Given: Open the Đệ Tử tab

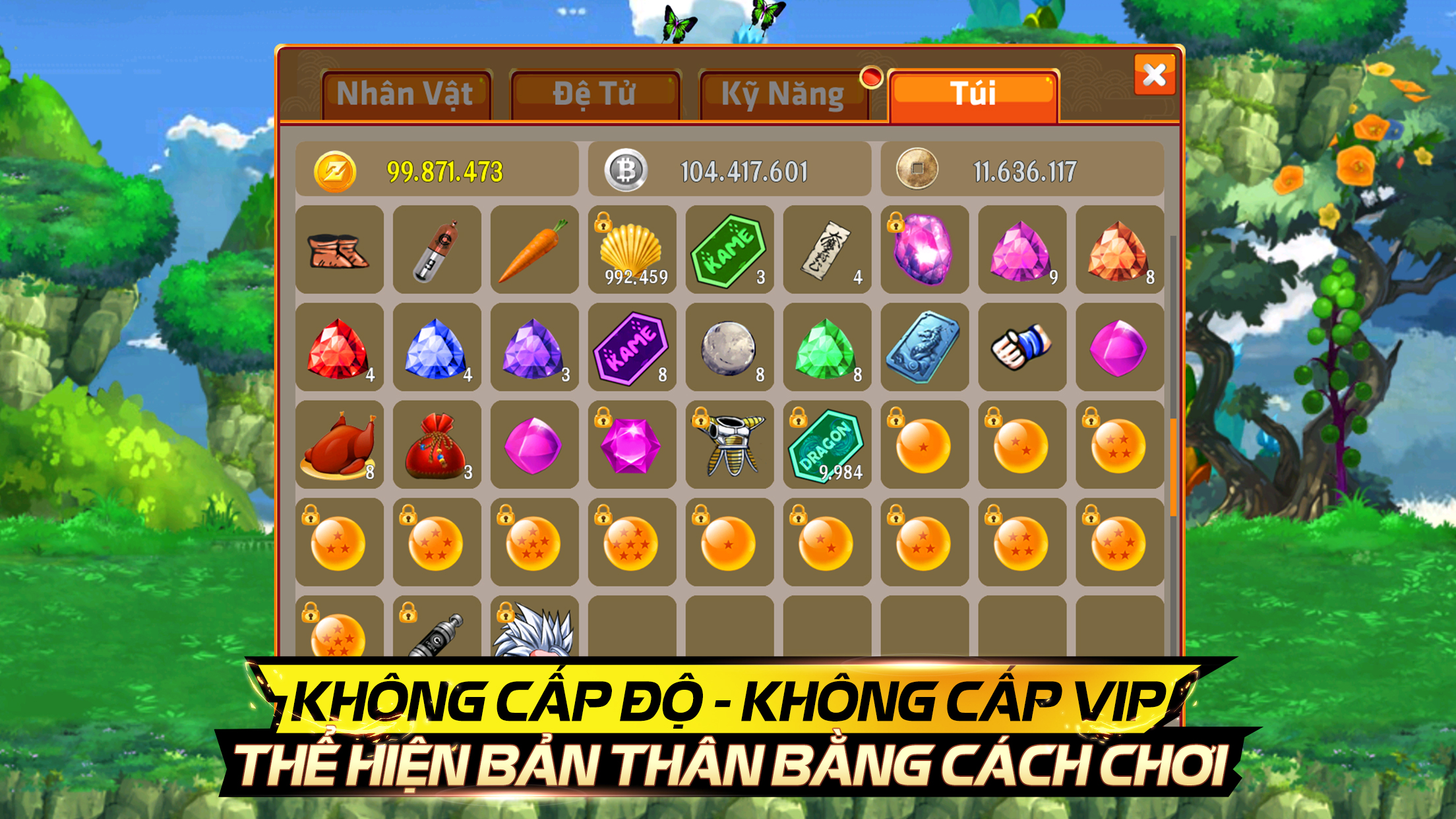Looking at the screenshot, I should click(595, 94).
